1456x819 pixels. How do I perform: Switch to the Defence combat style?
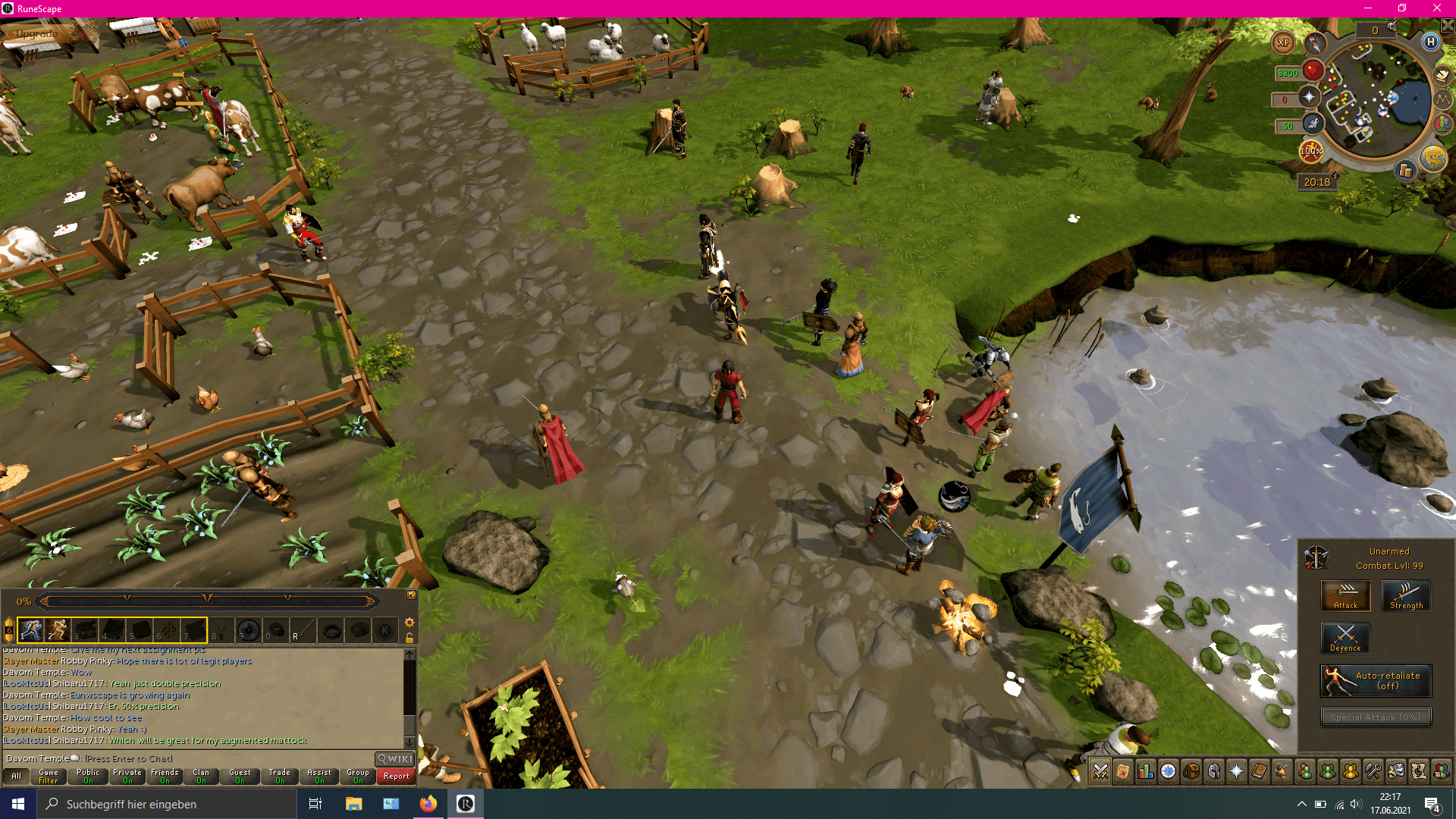click(x=1345, y=639)
